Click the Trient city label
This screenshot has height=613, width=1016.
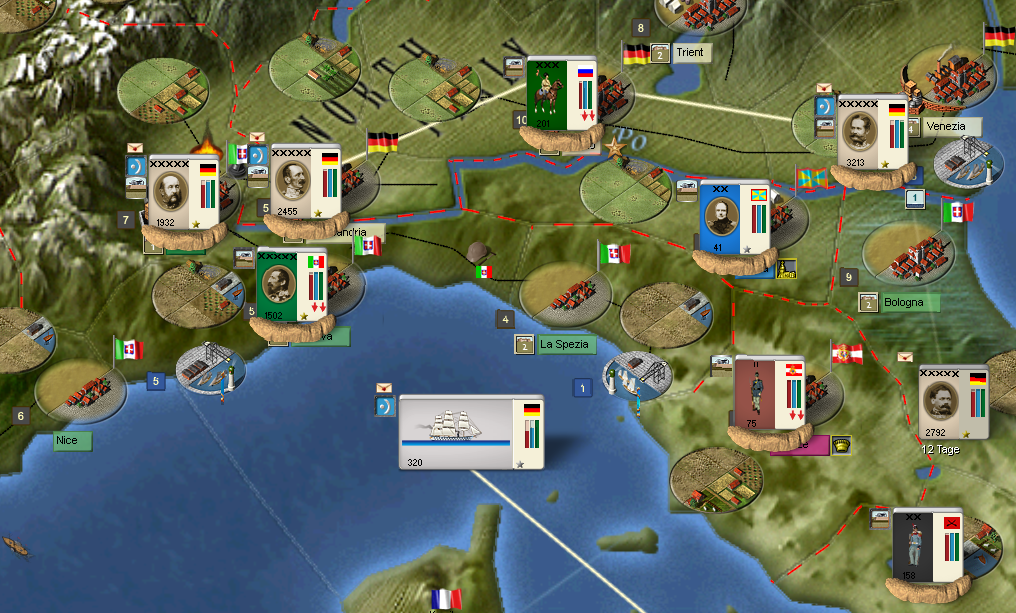pyautogui.click(x=690, y=52)
